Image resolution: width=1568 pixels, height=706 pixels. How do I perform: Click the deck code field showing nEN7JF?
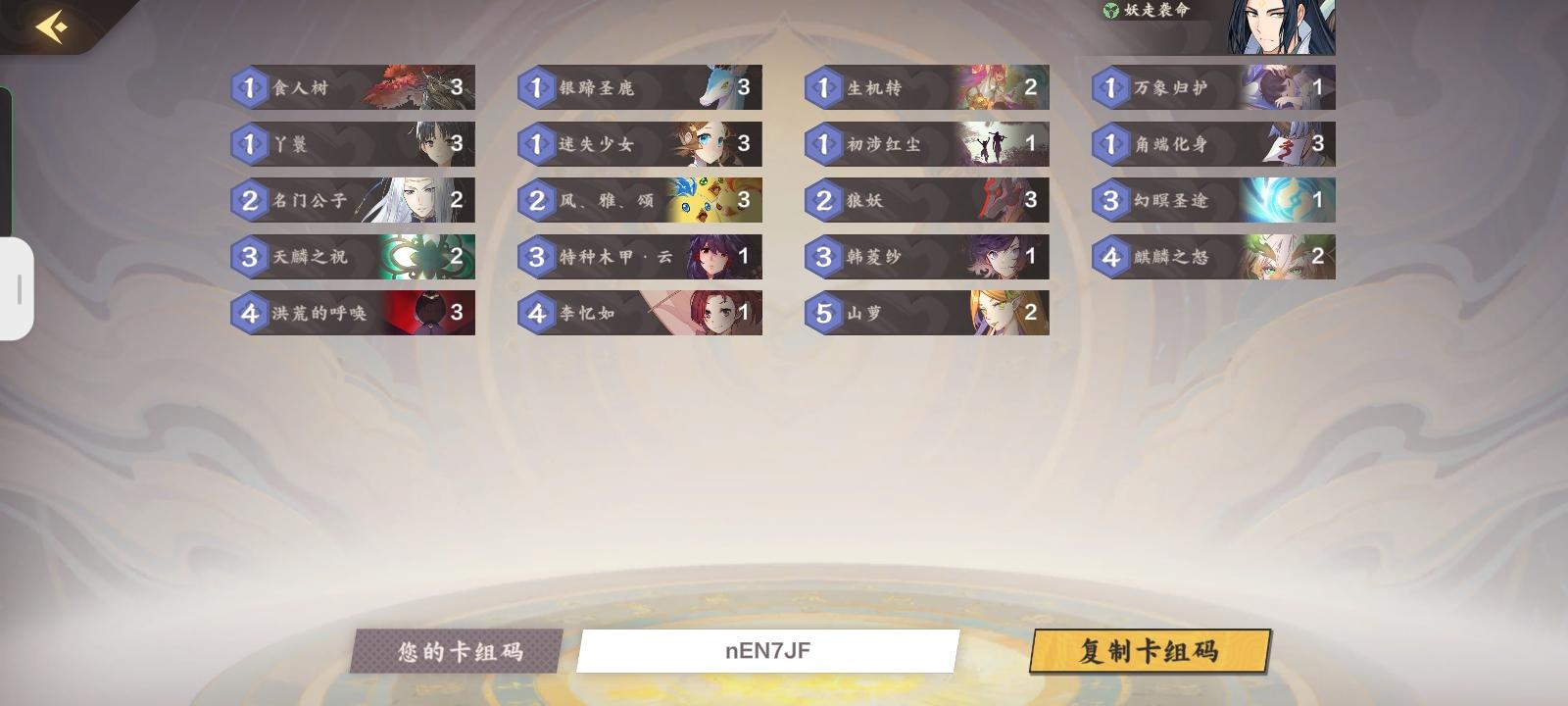[767, 651]
